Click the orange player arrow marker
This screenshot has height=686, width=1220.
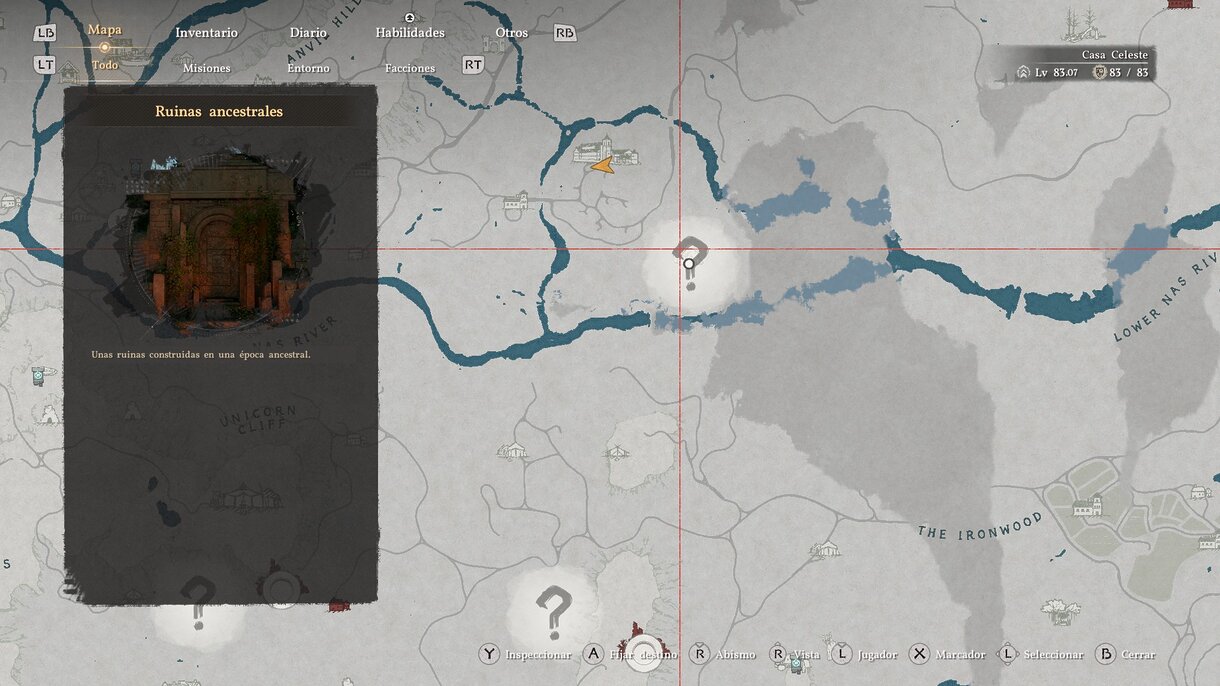(602, 166)
